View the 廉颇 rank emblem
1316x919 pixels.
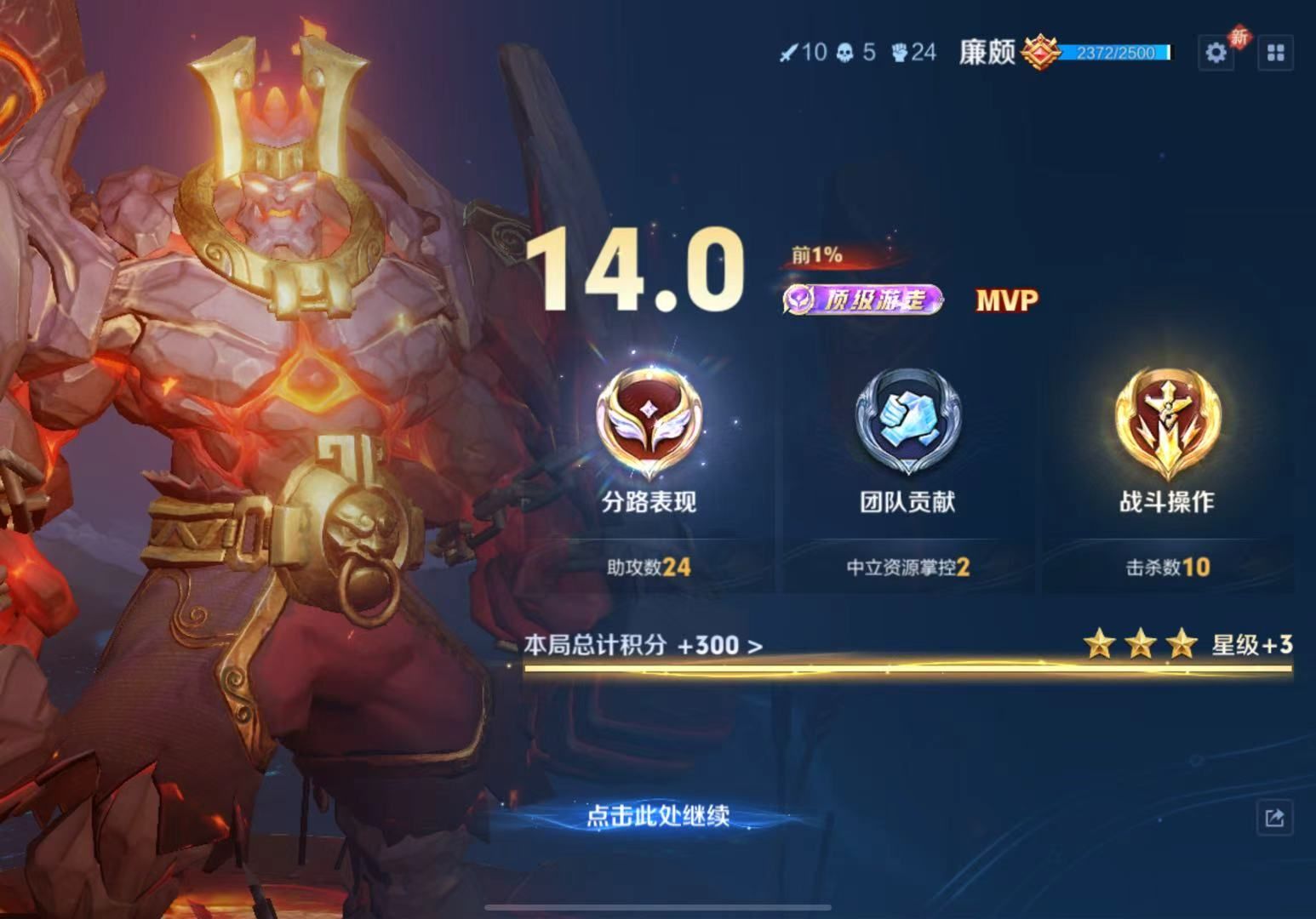point(1040,53)
